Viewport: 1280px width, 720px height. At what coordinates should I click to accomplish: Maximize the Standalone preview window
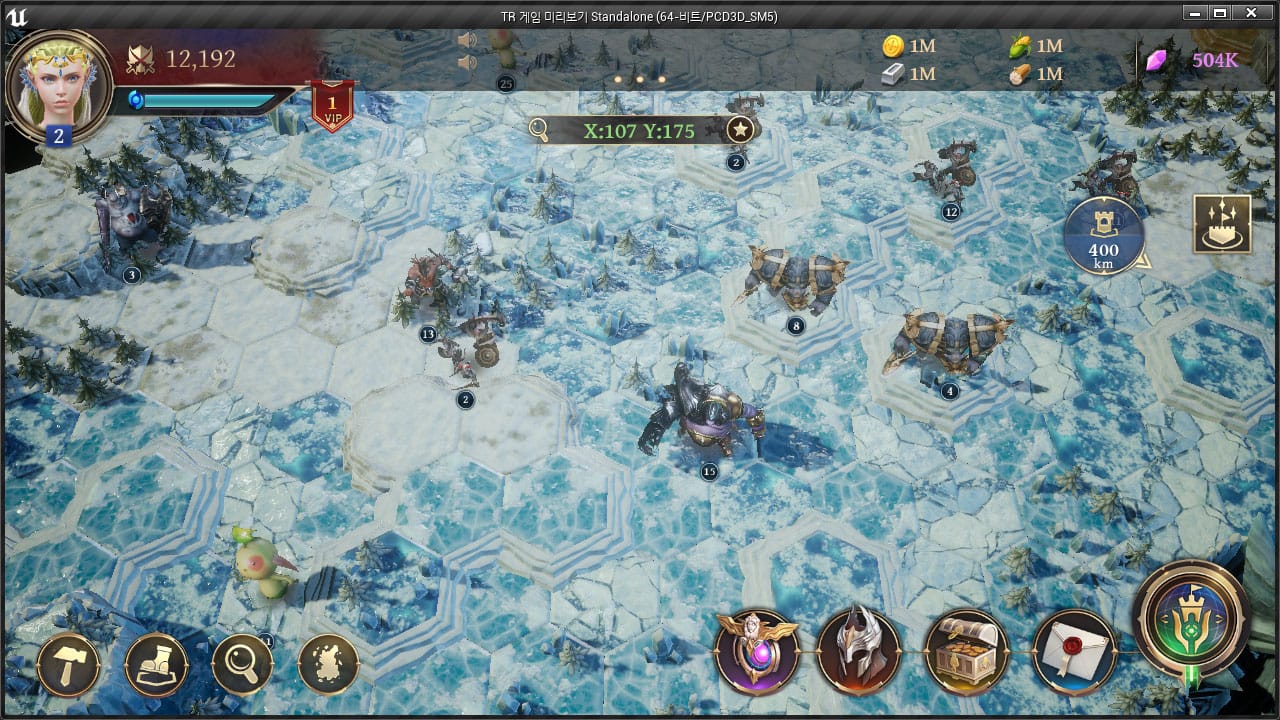click(1219, 13)
